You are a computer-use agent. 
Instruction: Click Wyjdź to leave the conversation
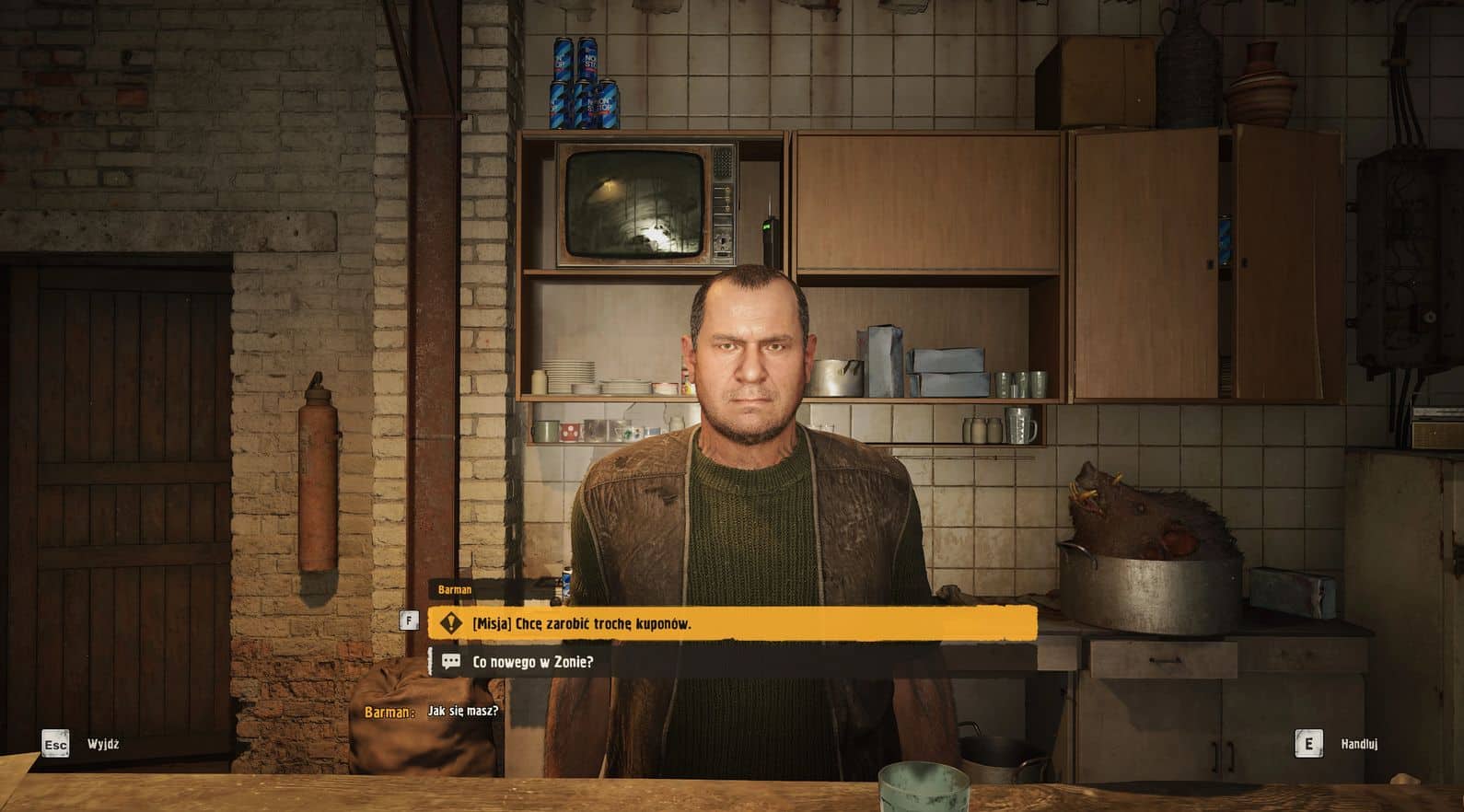pos(102,744)
